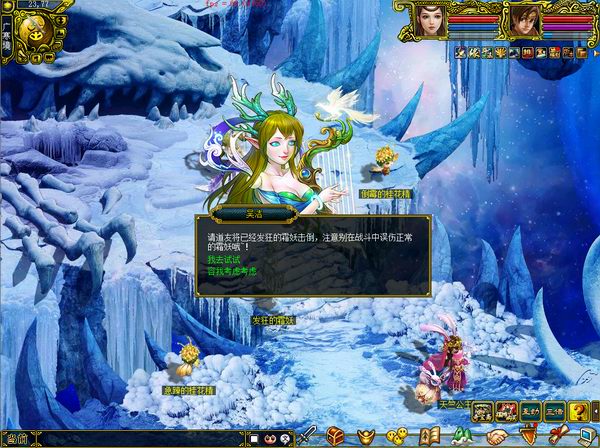This screenshot has height=448, width=600.
Task: Click the 三倍 button
Action: [555, 411]
